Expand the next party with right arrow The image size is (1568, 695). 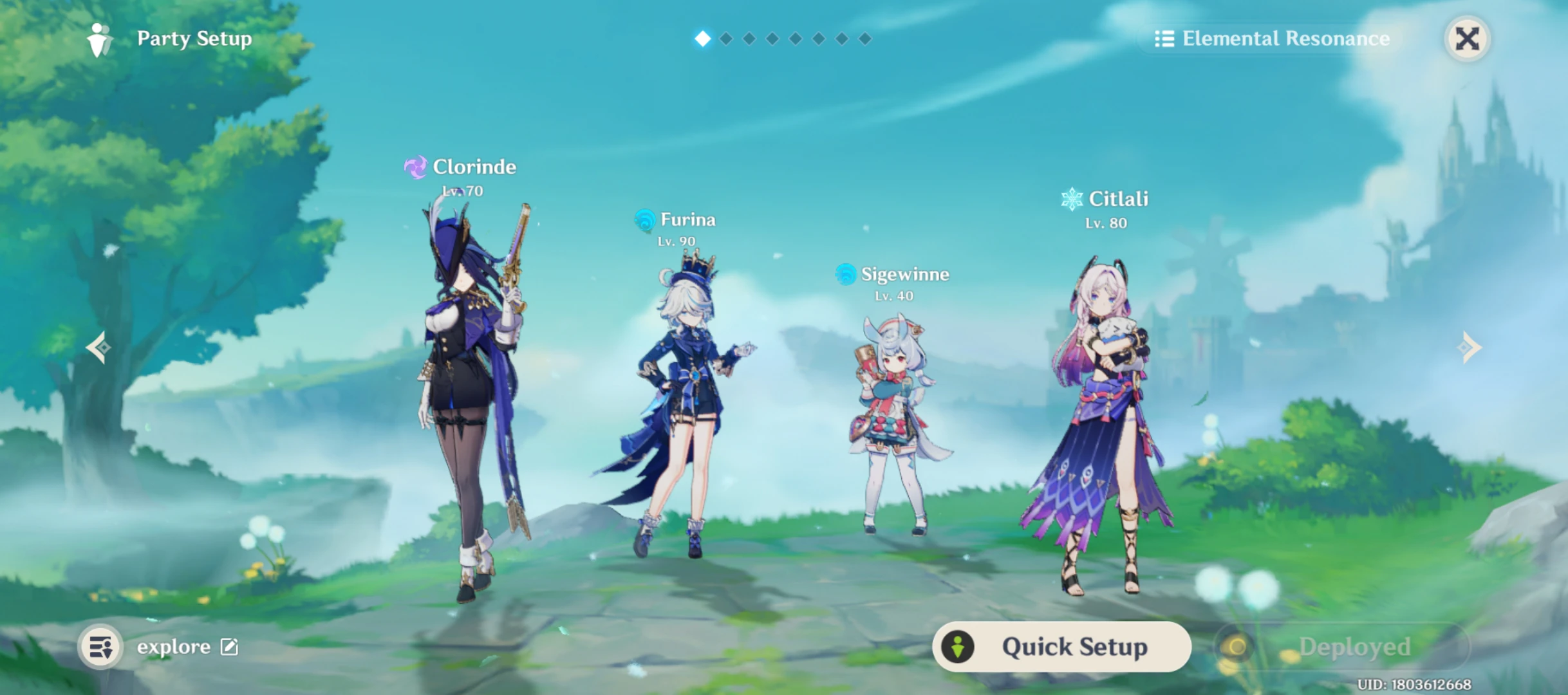[x=1470, y=347]
